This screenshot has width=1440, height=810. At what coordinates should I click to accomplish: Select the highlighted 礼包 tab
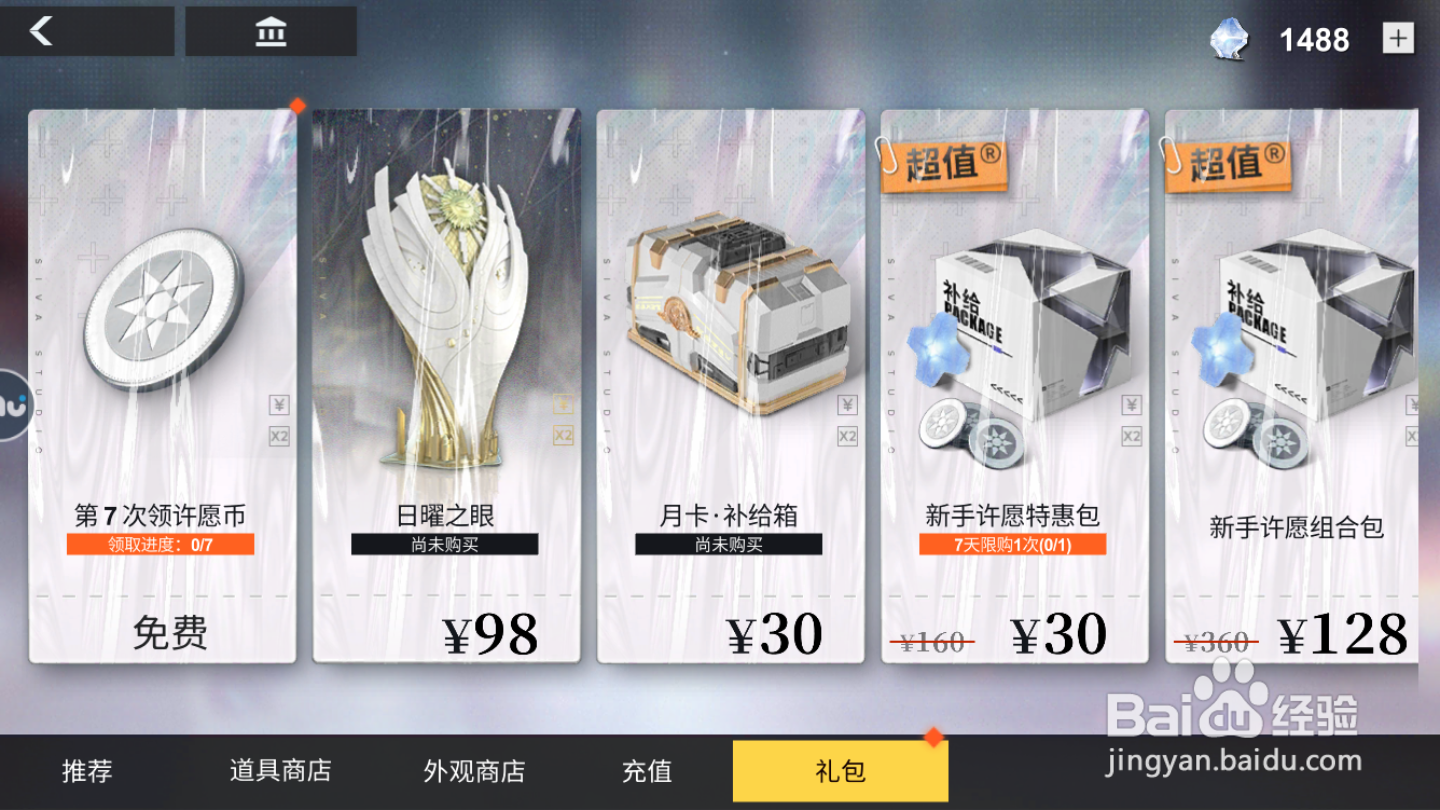tap(839, 771)
